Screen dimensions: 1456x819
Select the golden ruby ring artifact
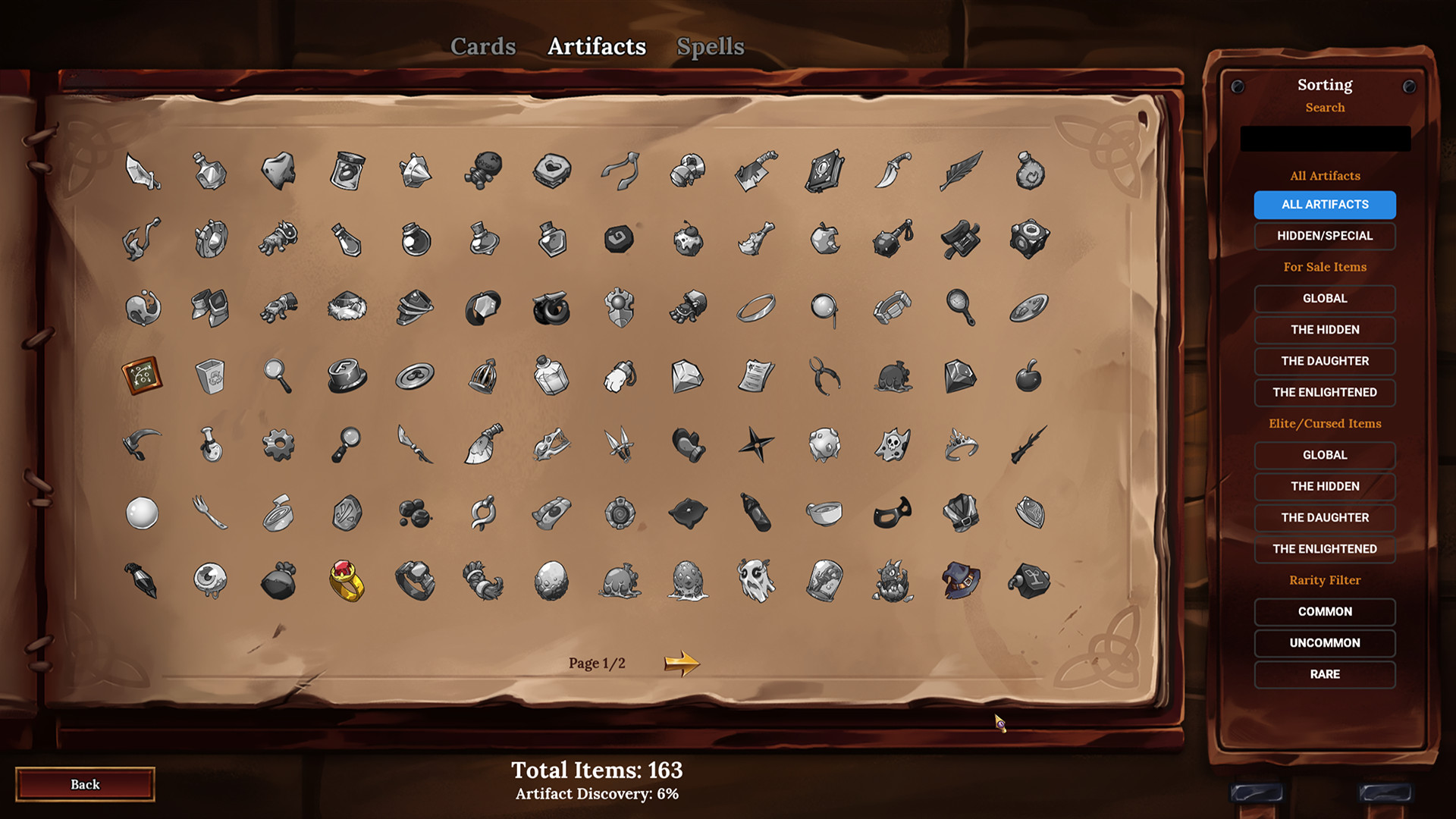(x=346, y=580)
